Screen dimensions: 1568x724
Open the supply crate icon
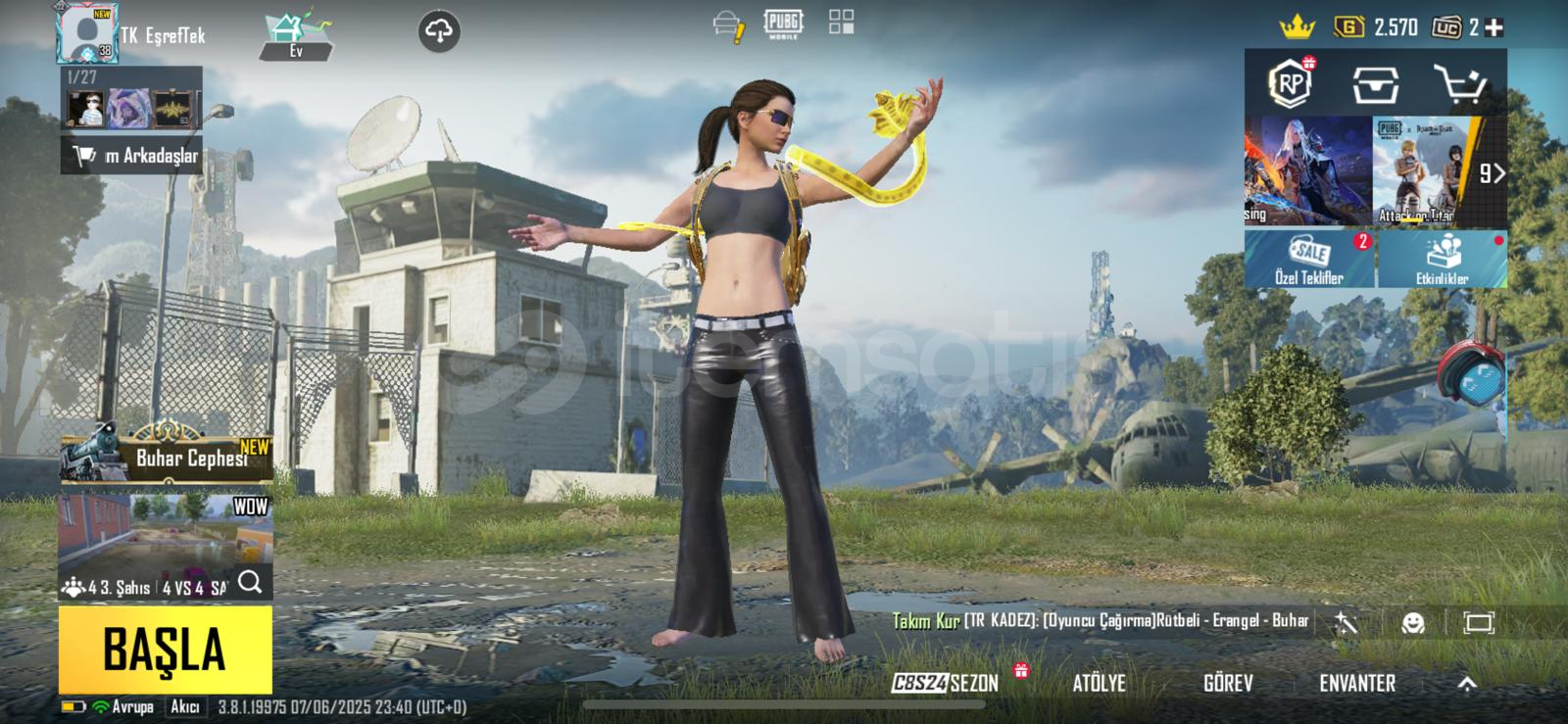tap(1375, 85)
